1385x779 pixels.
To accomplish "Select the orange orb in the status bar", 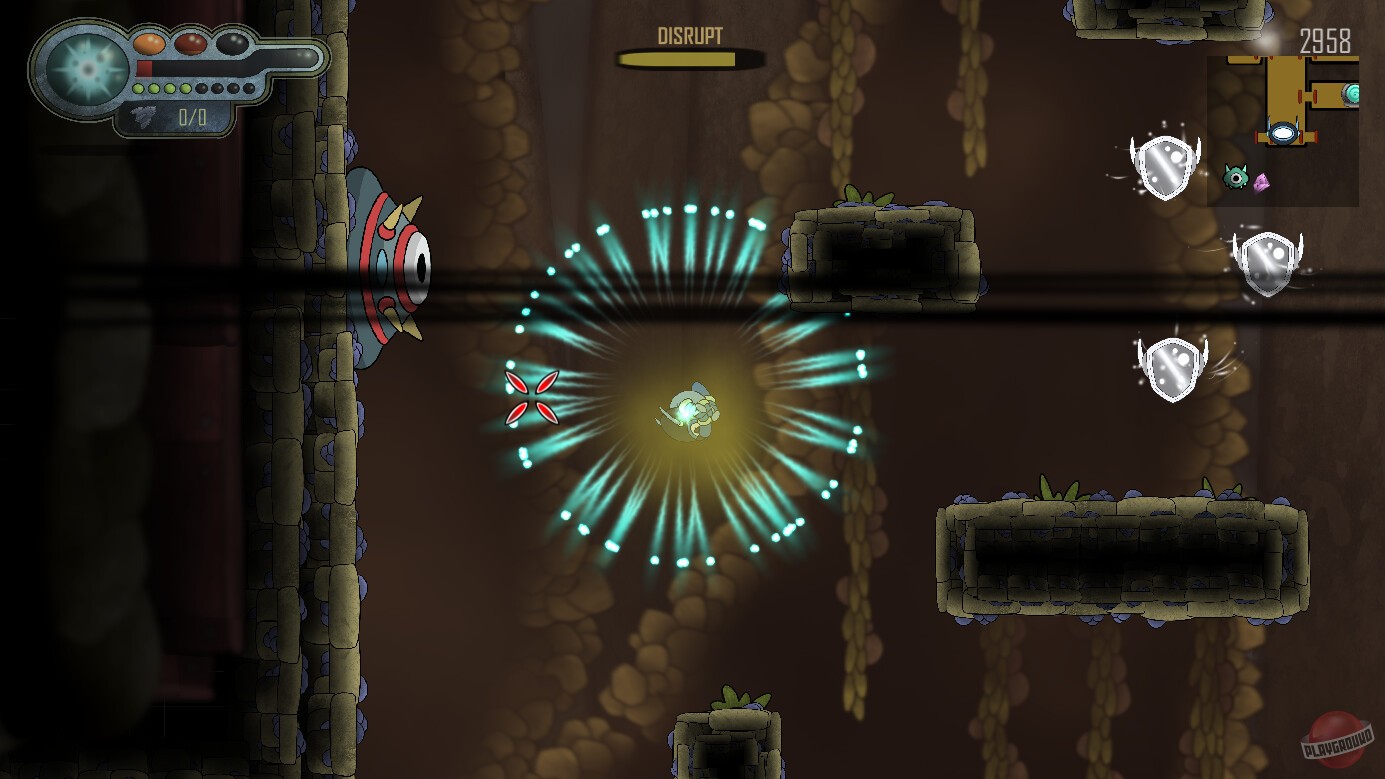I will (150, 43).
